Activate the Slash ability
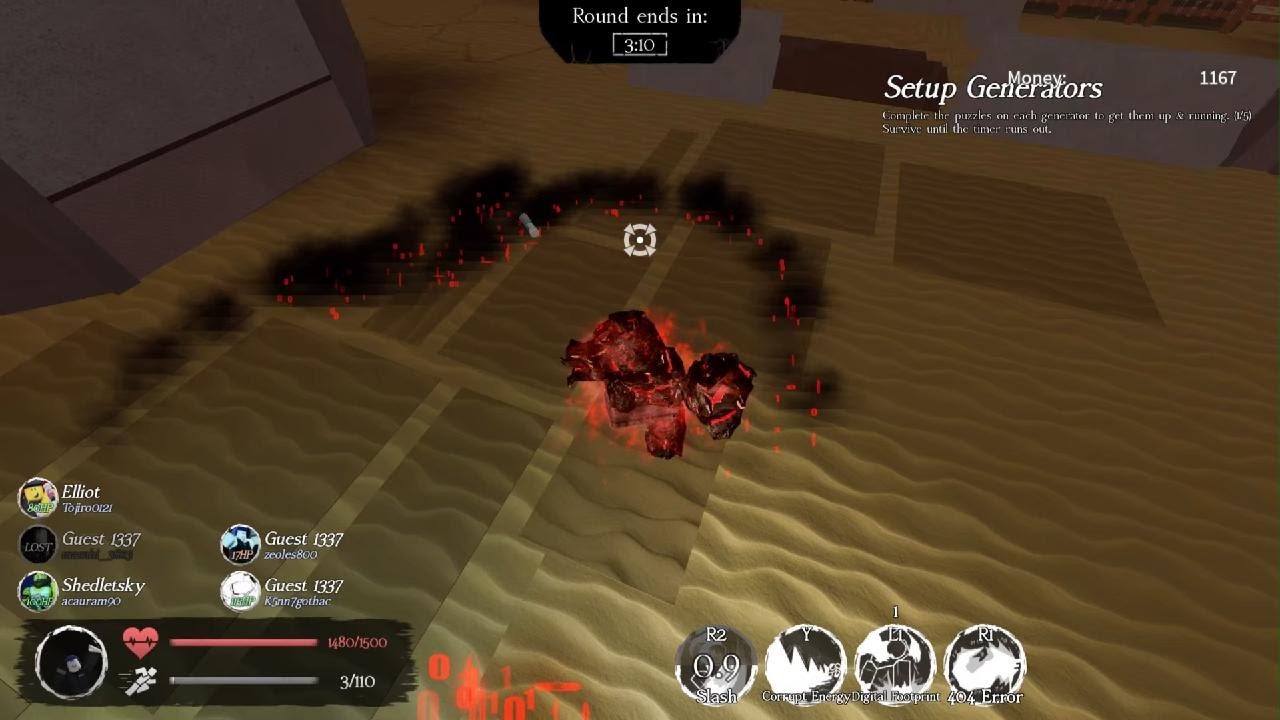The width and height of the screenshot is (1280, 720). pos(716,664)
